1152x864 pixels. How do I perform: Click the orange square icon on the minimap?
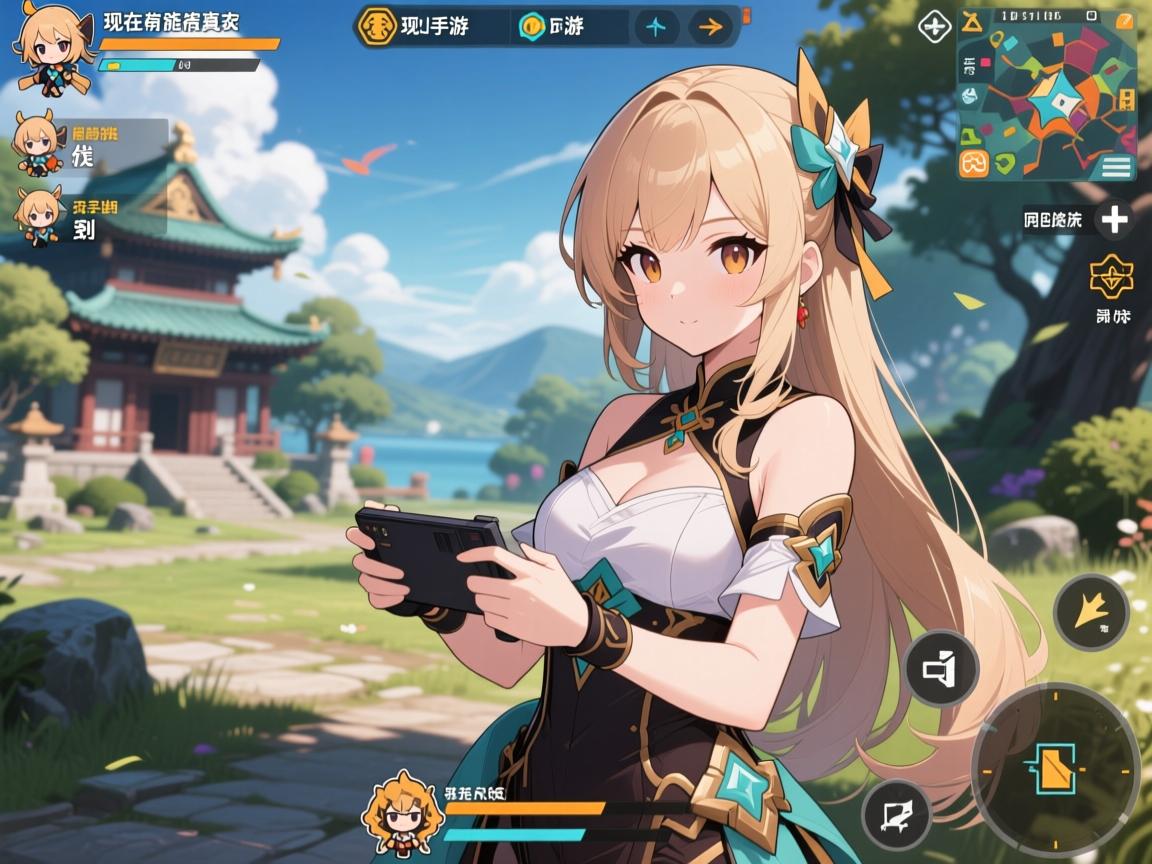tap(973, 163)
